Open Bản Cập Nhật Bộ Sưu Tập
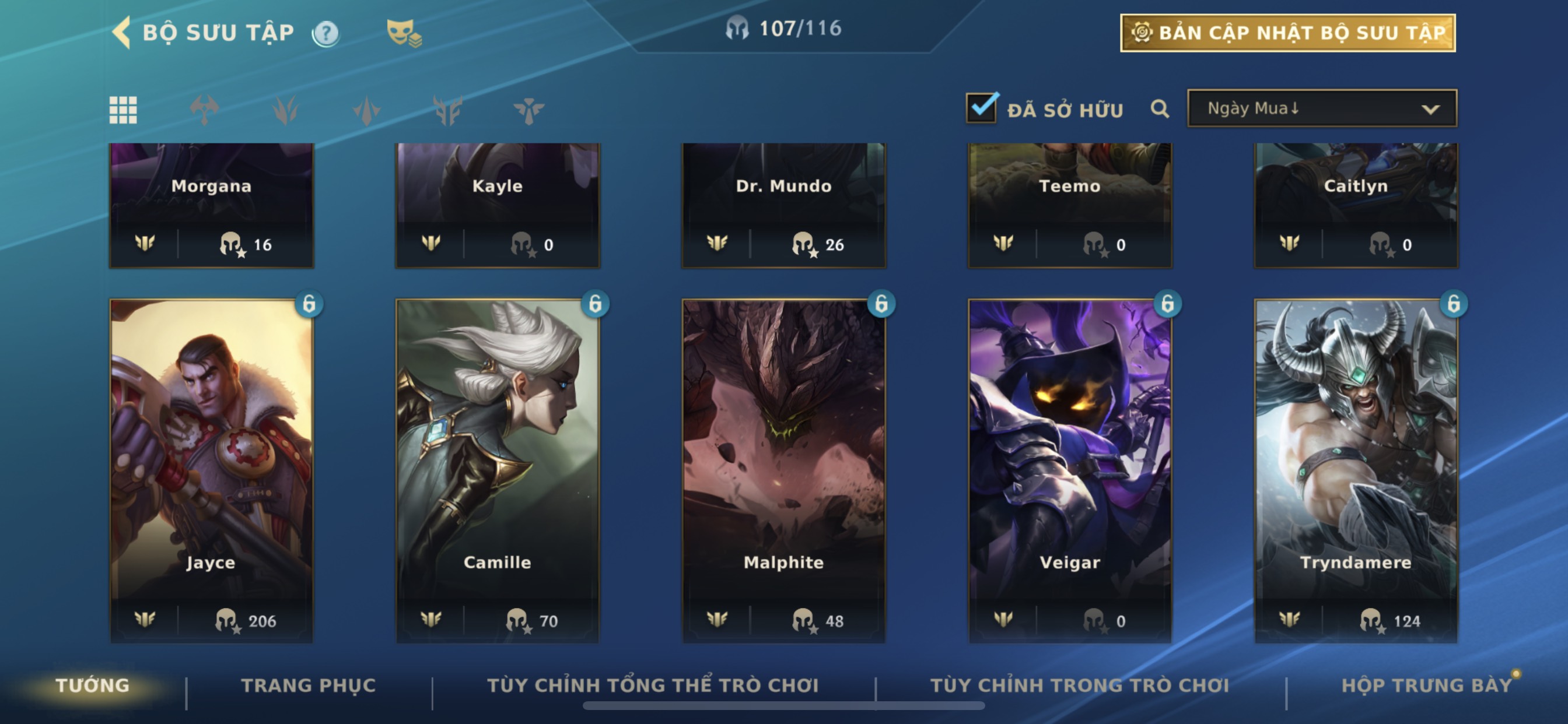The height and width of the screenshot is (724, 1568). 1287,33
